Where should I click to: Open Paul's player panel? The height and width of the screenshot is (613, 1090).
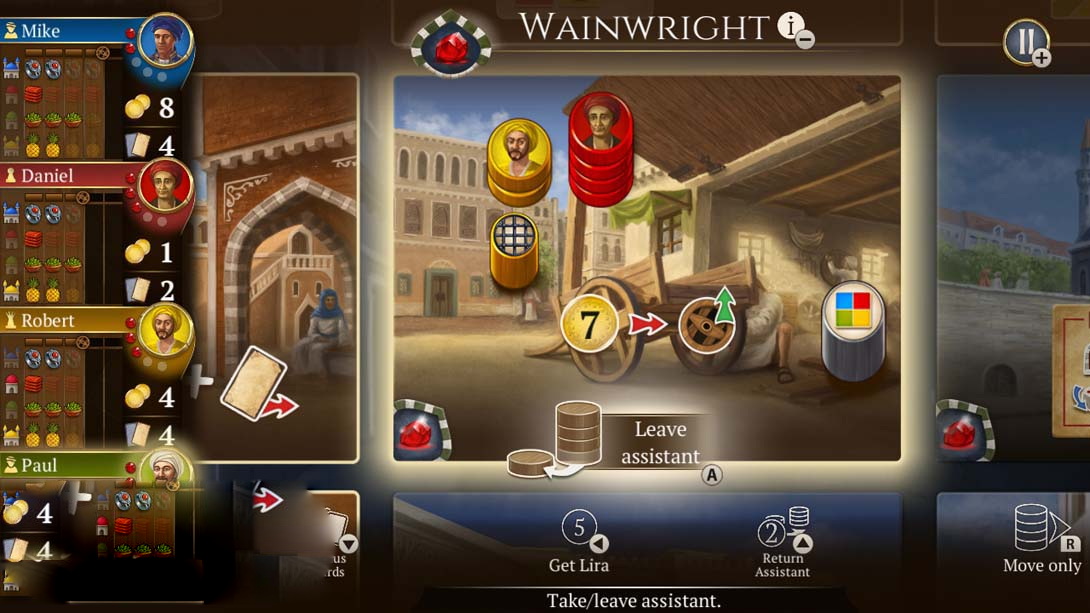point(70,466)
